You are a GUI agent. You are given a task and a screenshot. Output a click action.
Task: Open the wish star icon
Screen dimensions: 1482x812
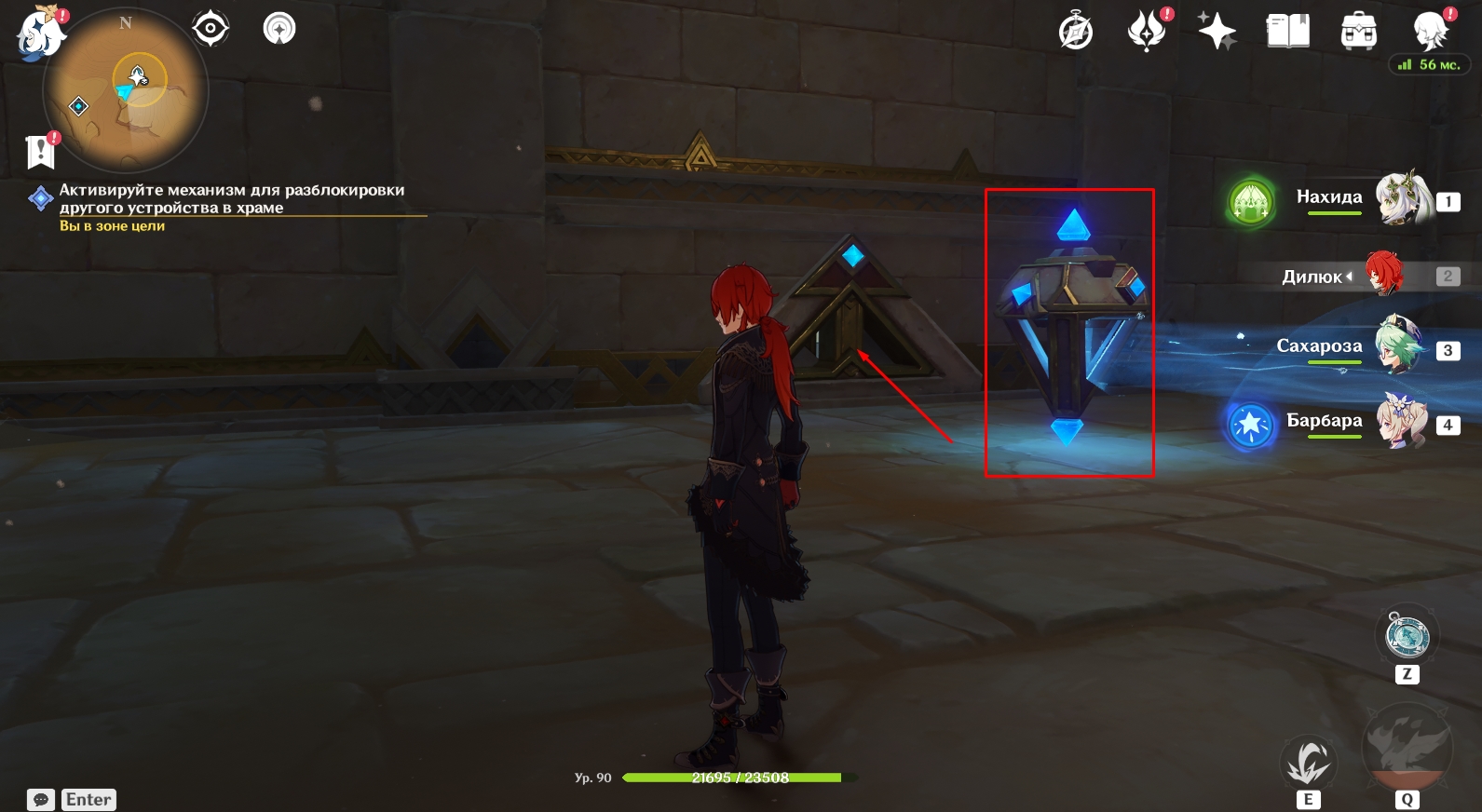1217,31
